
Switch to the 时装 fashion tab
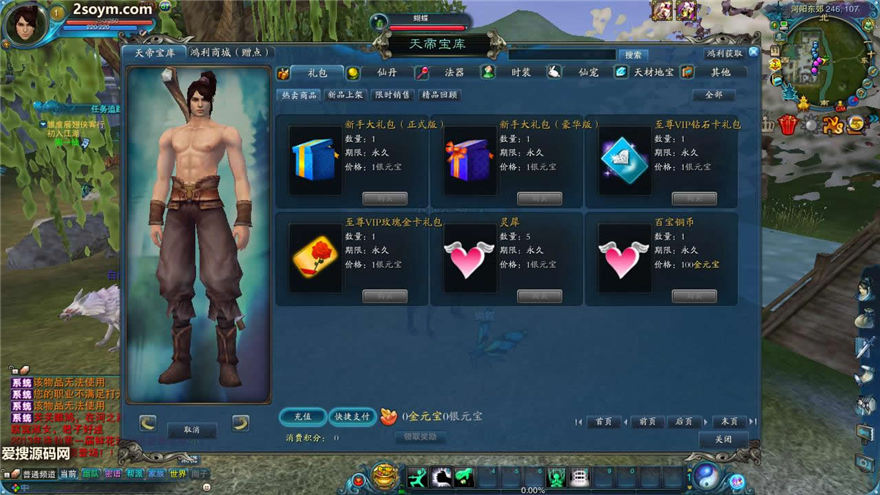coord(520,72)
